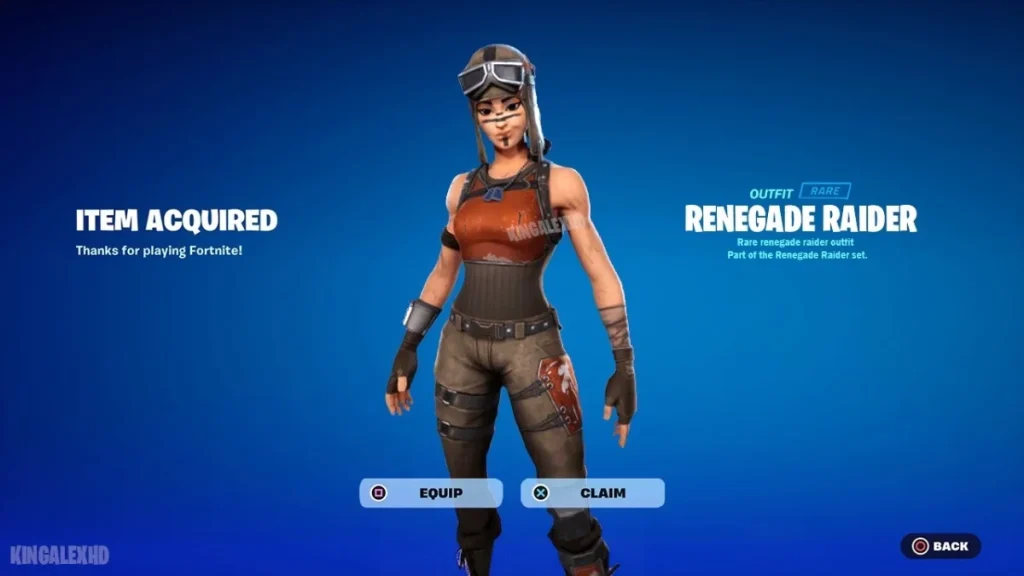This screenshot has height=576, width=1024.
Task: Go back using the Back button
Action: [940, 546]
